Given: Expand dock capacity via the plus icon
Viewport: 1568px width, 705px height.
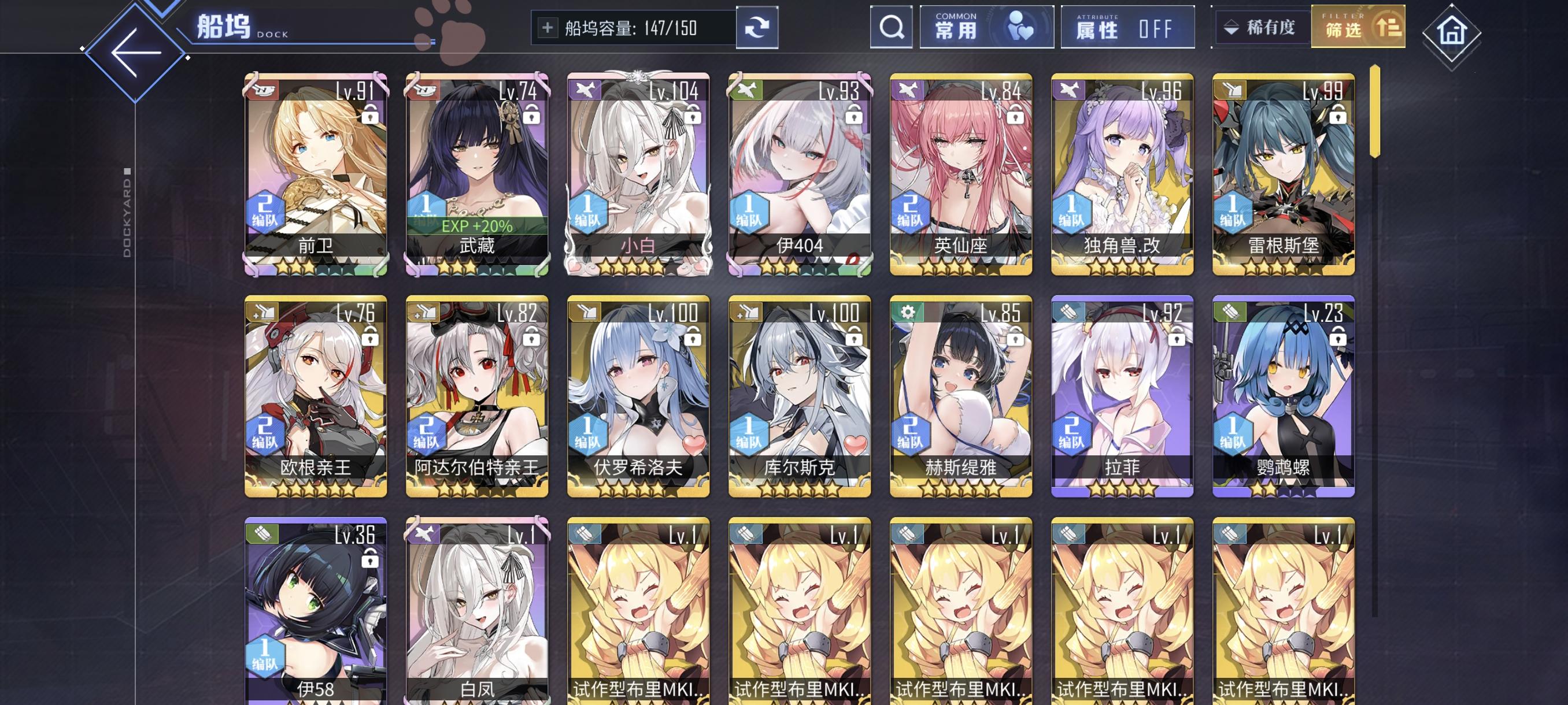Looking at the screenshot, I should 550,27.
